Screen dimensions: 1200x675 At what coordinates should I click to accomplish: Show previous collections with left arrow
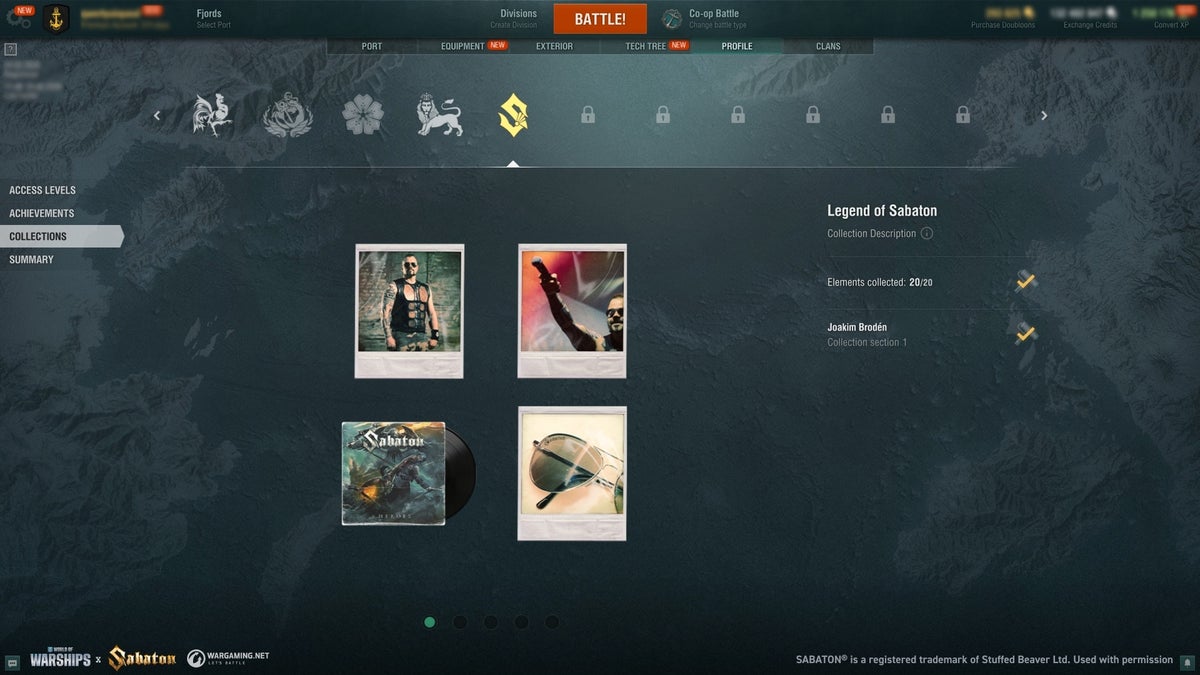click(157, 116)
